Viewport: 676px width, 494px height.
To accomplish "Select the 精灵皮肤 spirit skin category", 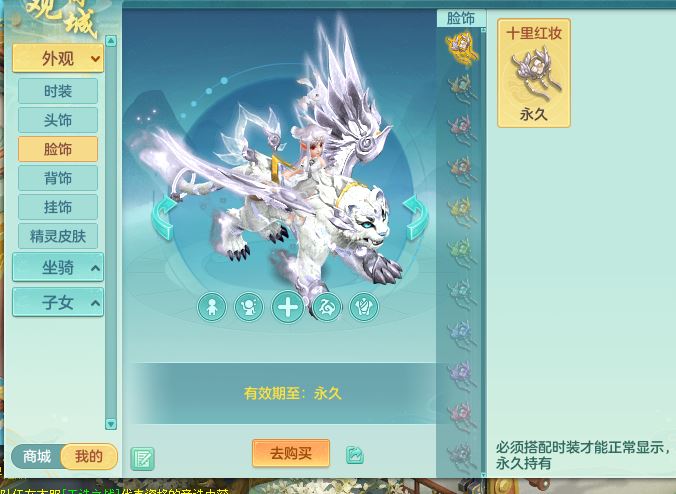I will [58, 236].
